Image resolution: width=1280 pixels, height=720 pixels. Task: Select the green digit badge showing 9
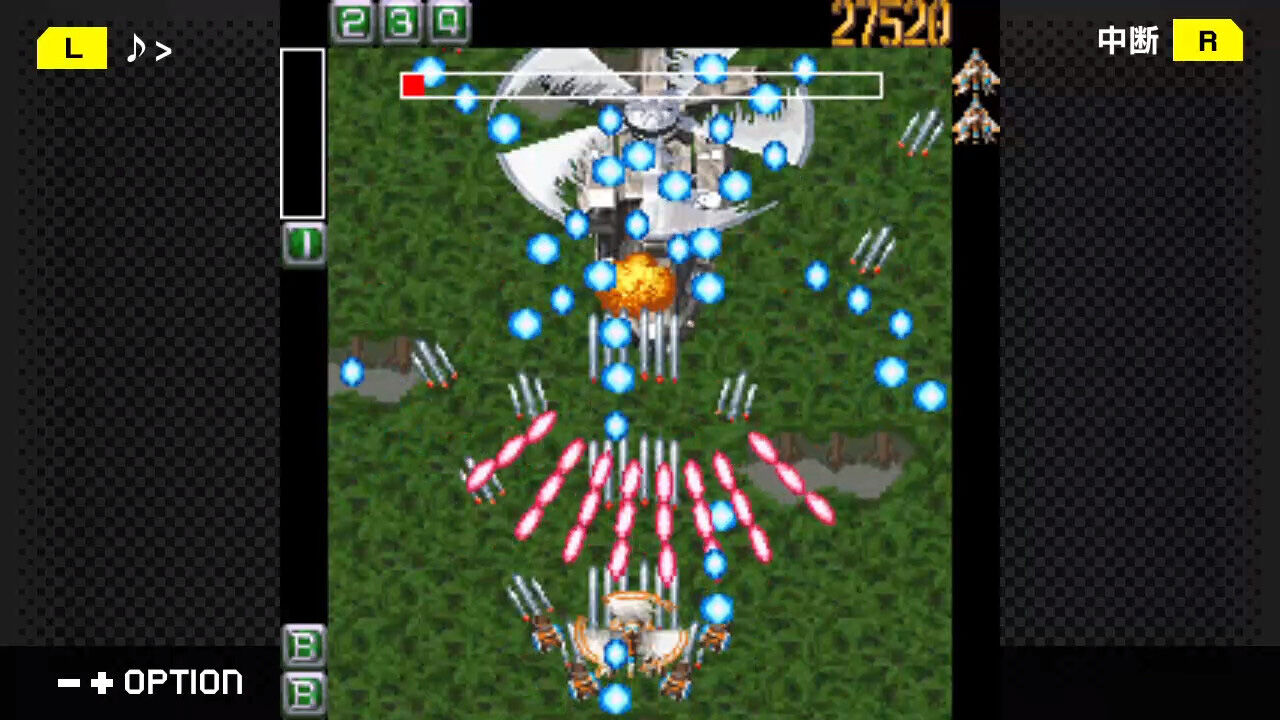point(447,19)
